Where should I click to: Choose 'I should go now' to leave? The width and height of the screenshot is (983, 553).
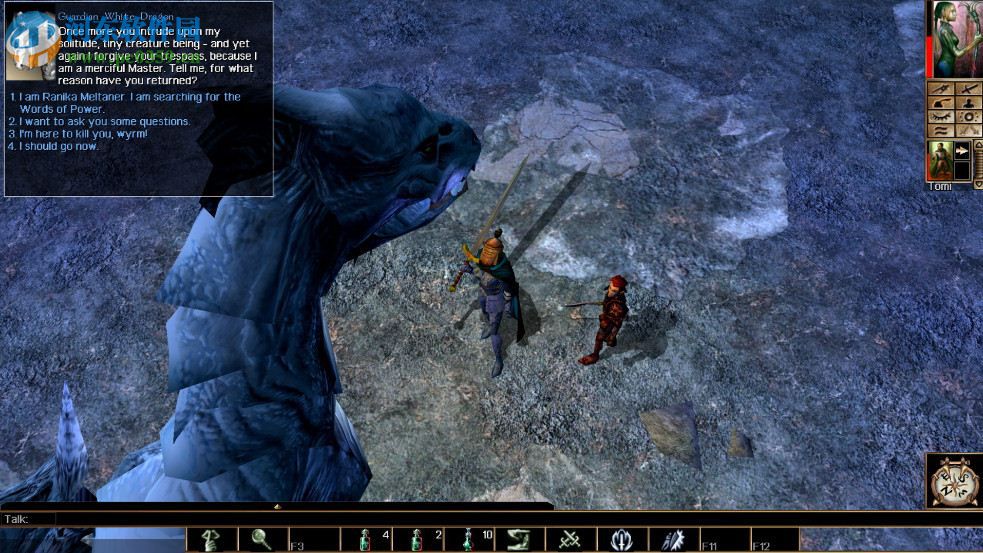pyautogui.click(x=58, y=146)
